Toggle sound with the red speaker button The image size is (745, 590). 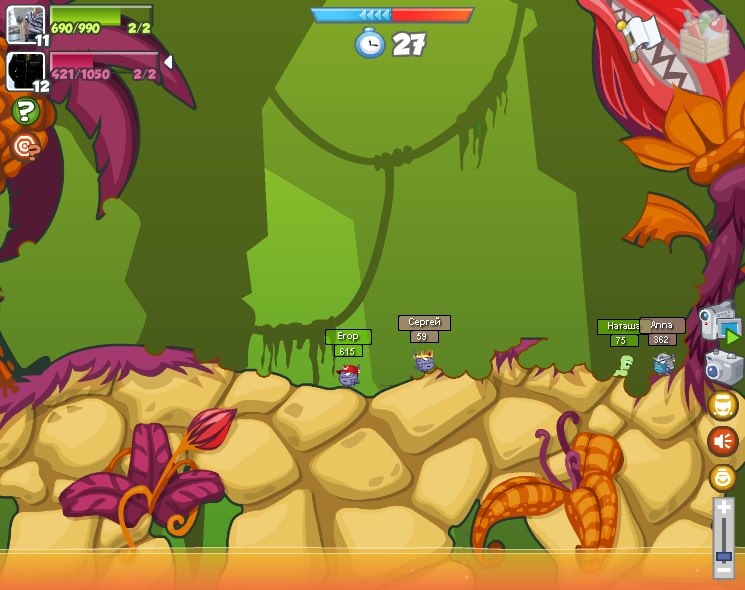click(x=722, y=441)
